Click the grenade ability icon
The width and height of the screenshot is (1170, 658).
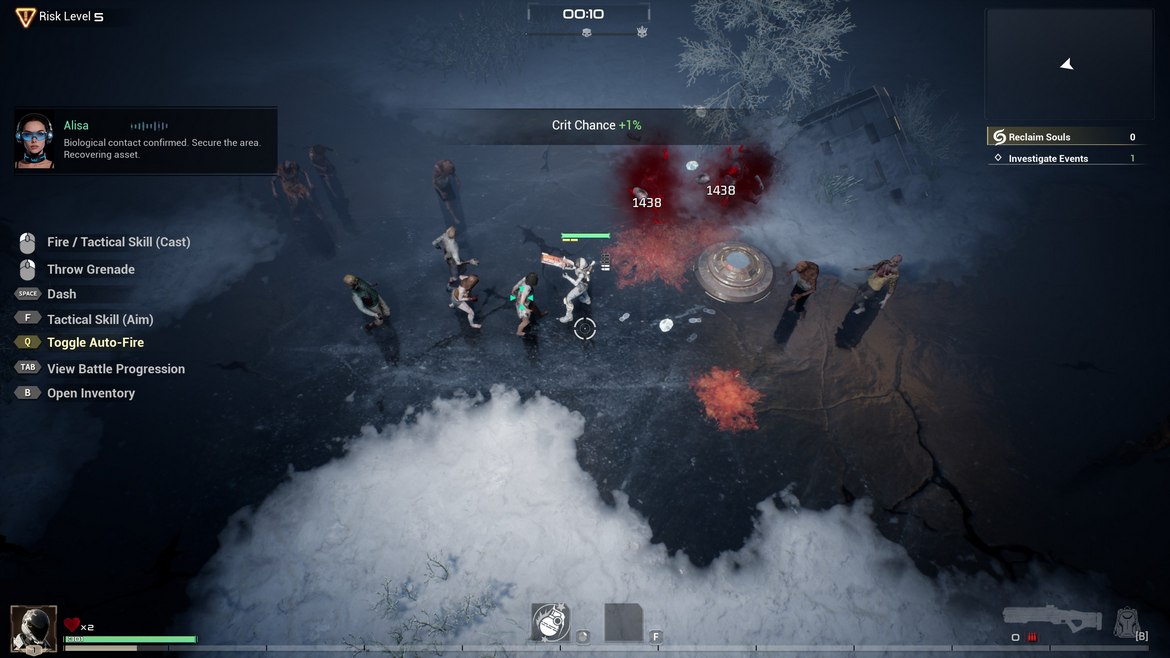click(550, 622)
